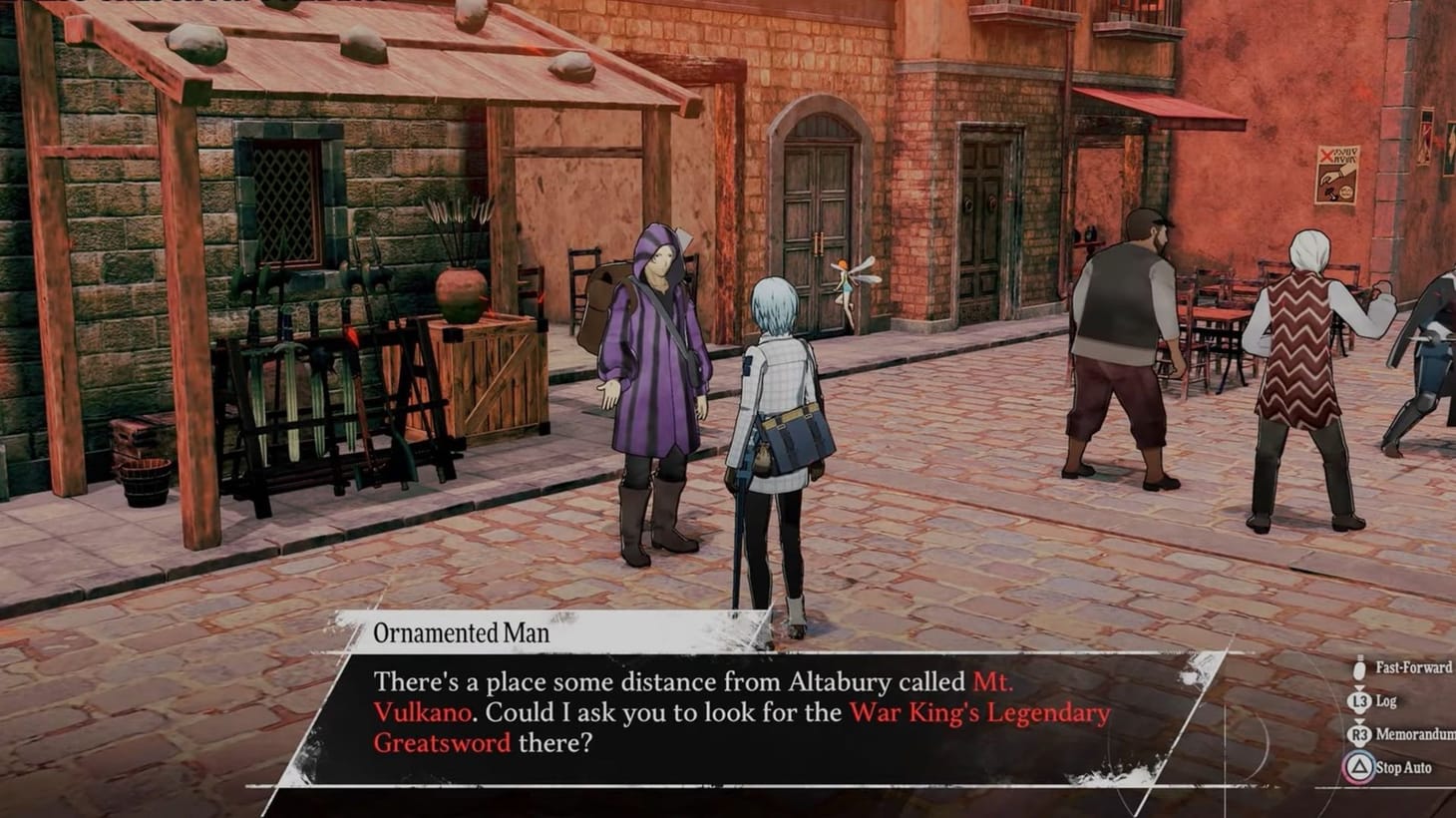Click the Fast-Forward stick icon
1456x818 pixels.
(1359, 669)
